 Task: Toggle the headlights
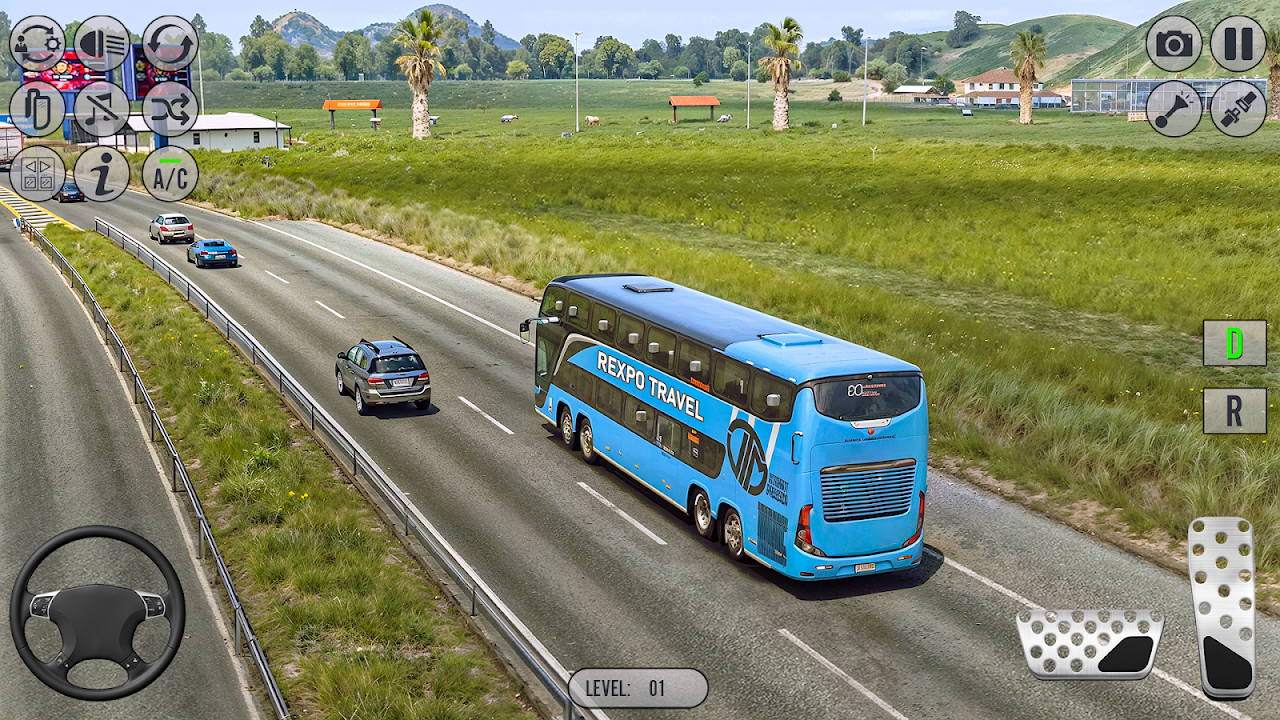coord(102,44)
